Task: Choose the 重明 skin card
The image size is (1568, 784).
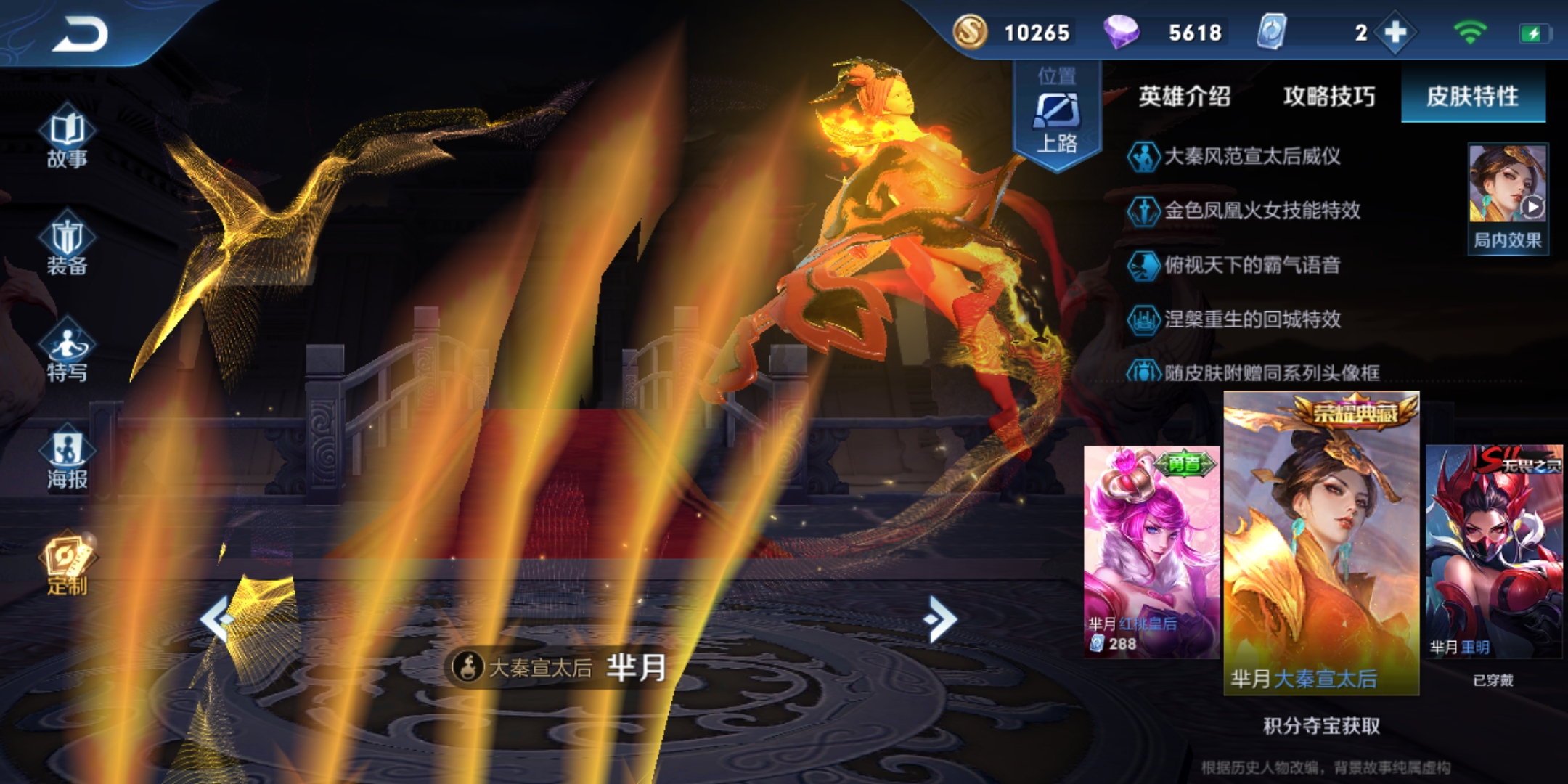Action: click(1494, 552)
